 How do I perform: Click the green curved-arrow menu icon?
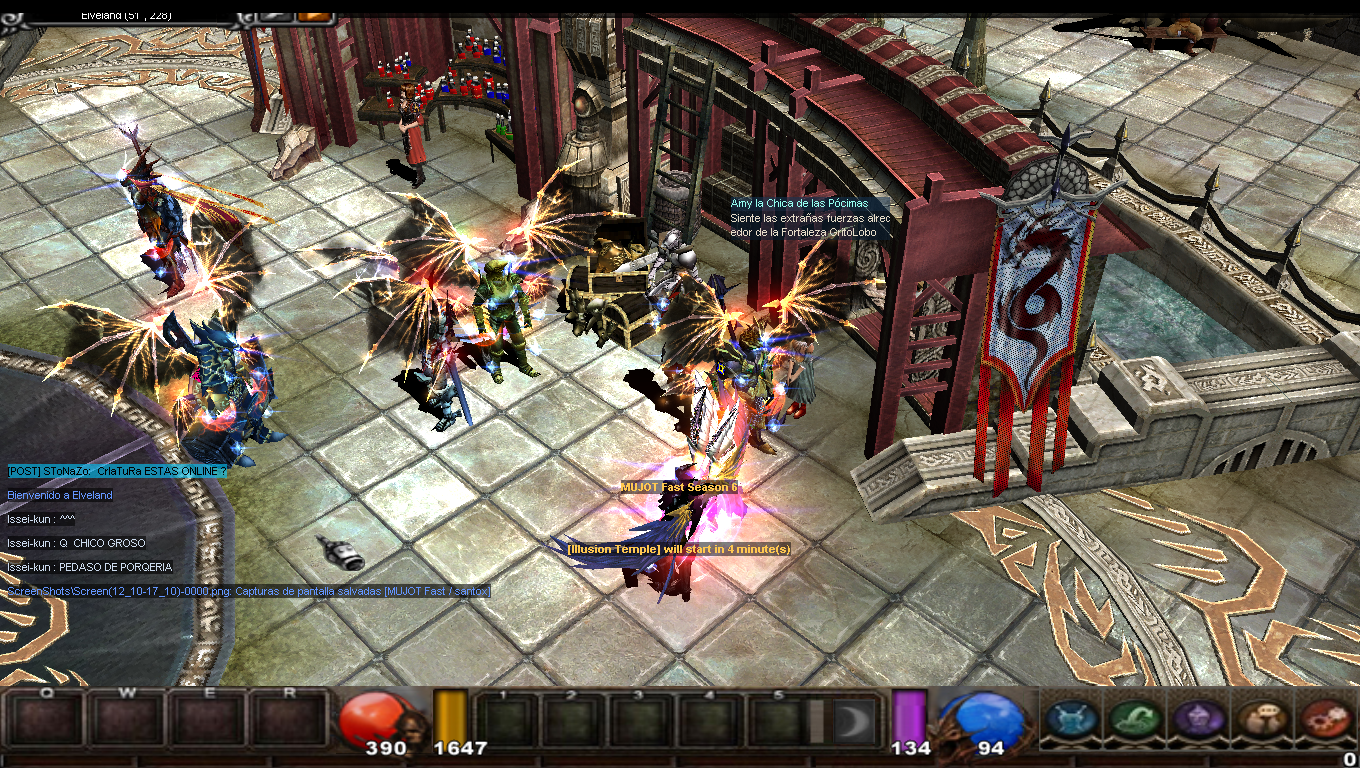(1136, 719)
